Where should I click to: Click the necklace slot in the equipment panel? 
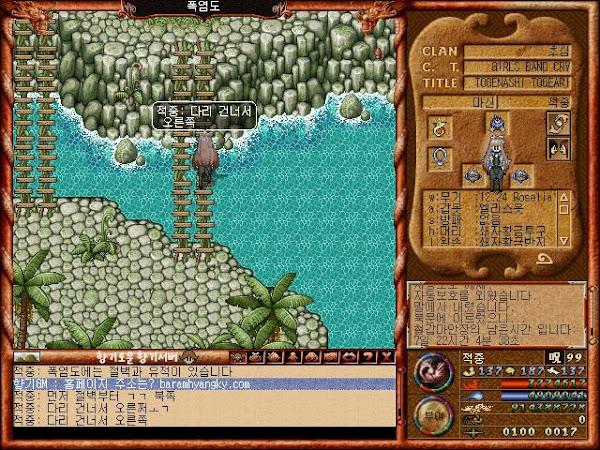tap(438, 127)
